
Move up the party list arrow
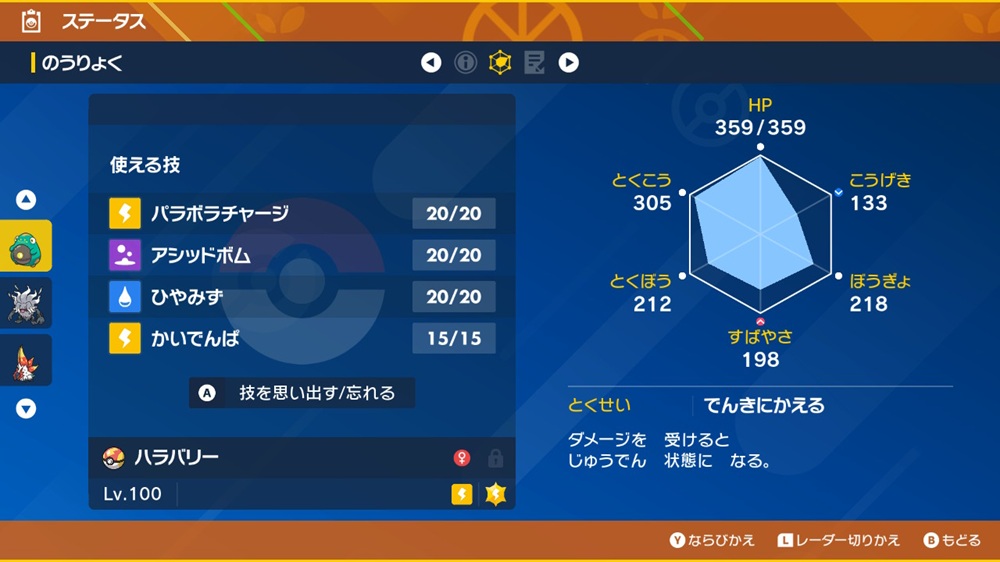[26, 200]
